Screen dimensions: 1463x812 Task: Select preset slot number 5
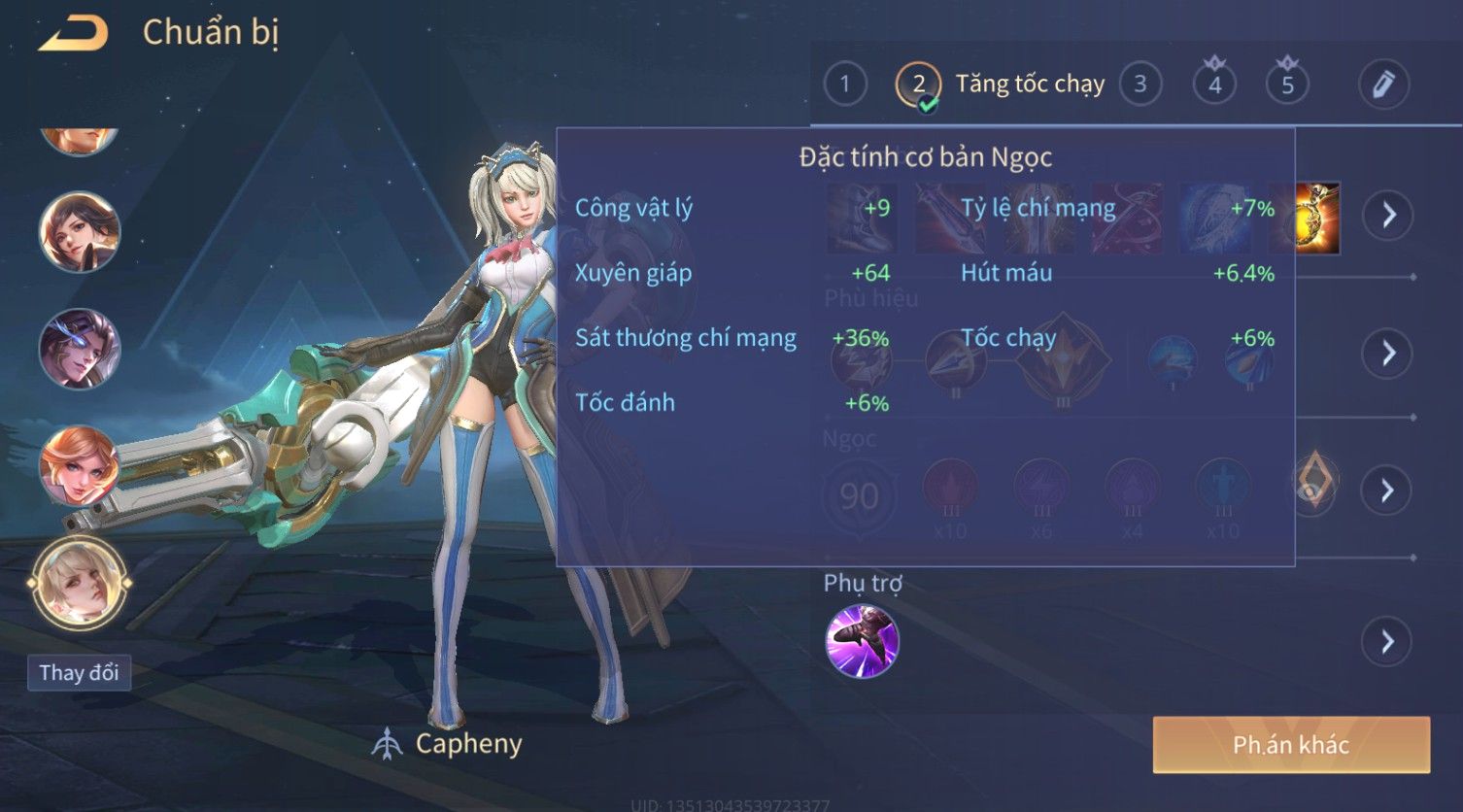pos(1287,85)
